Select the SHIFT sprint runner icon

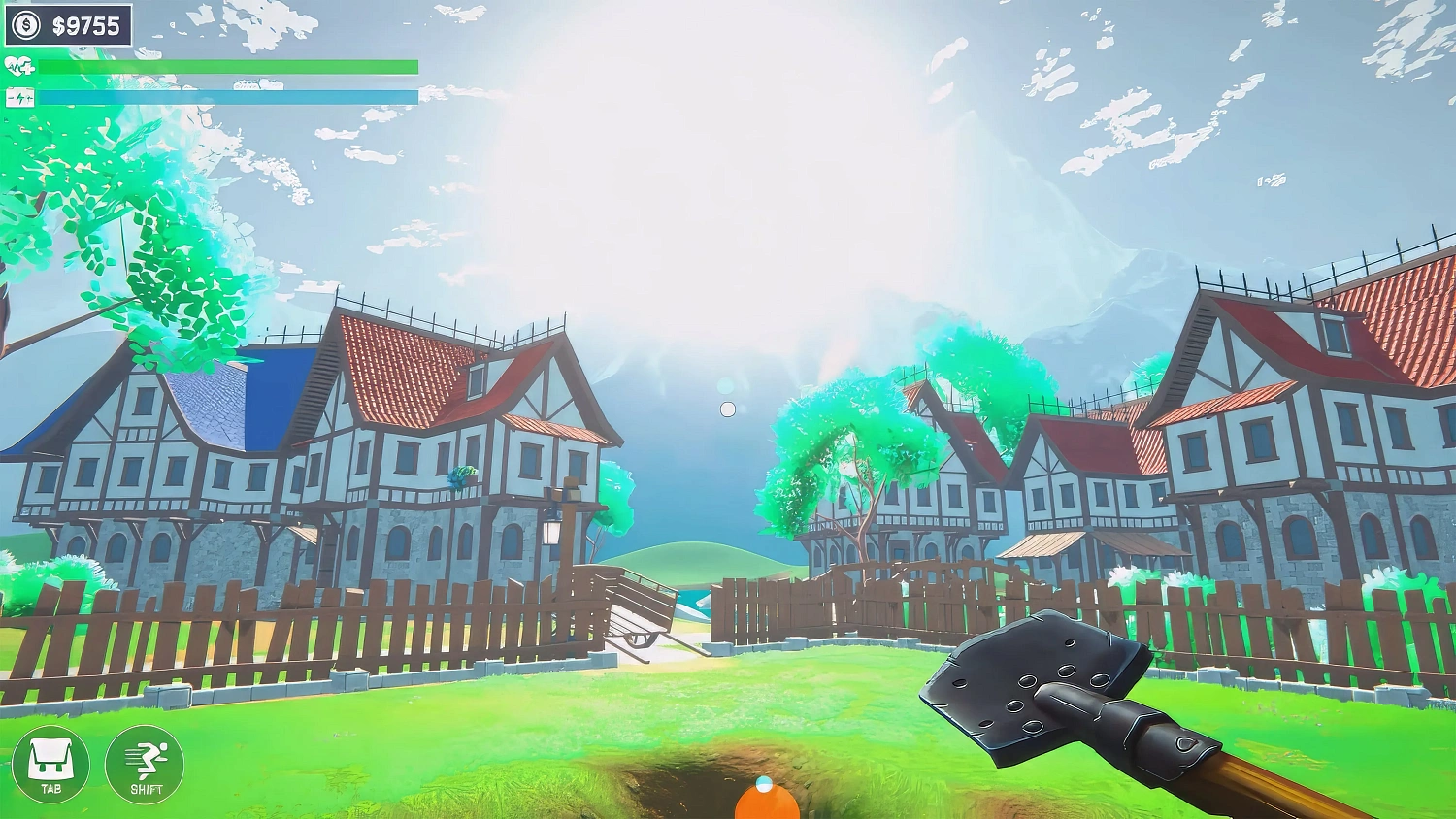click(x=148, y=766)
